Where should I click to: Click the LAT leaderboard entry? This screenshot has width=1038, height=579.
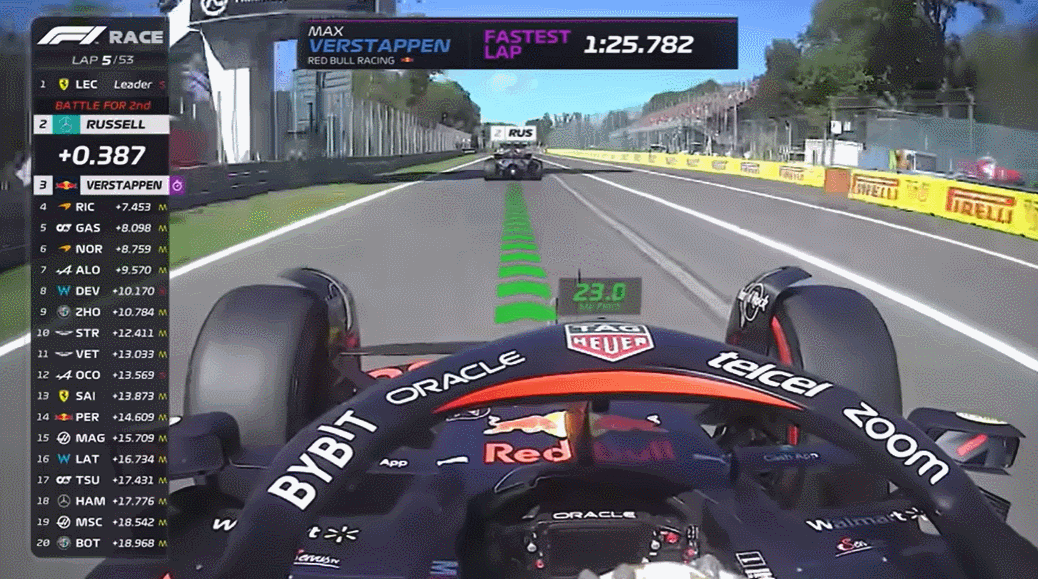(x=100, y=459)
